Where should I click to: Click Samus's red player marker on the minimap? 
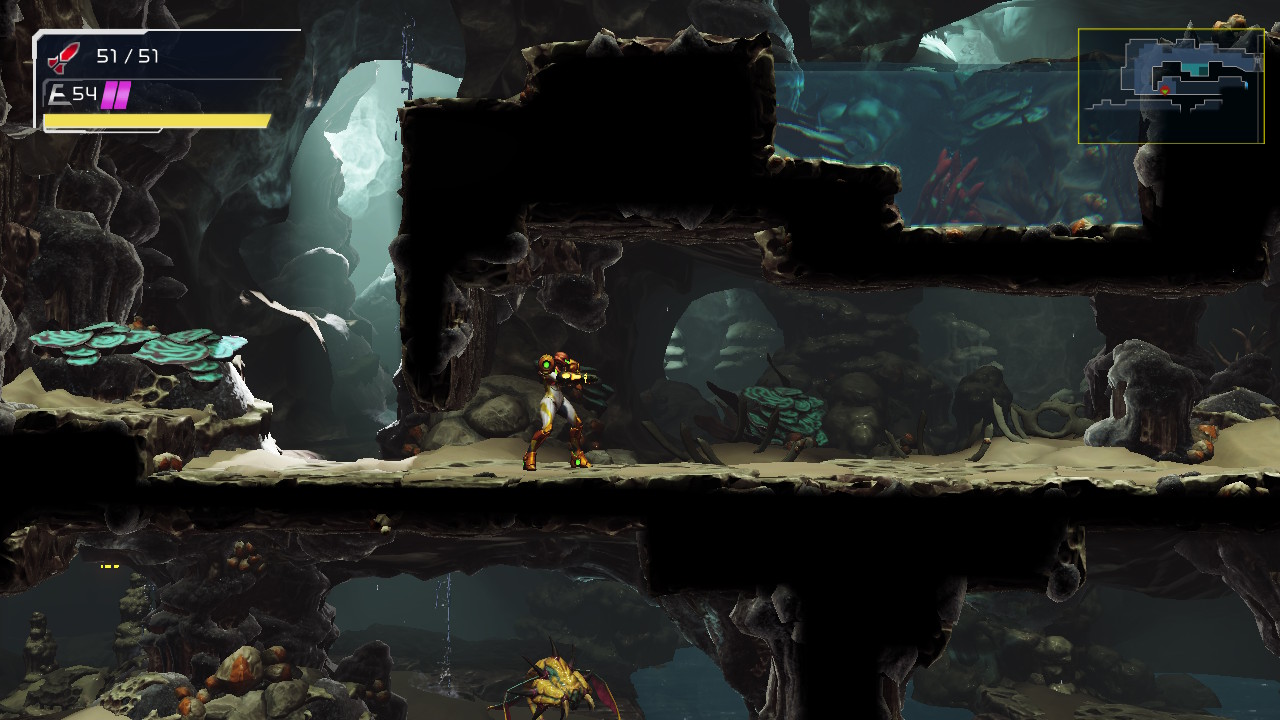(1164, 91)
